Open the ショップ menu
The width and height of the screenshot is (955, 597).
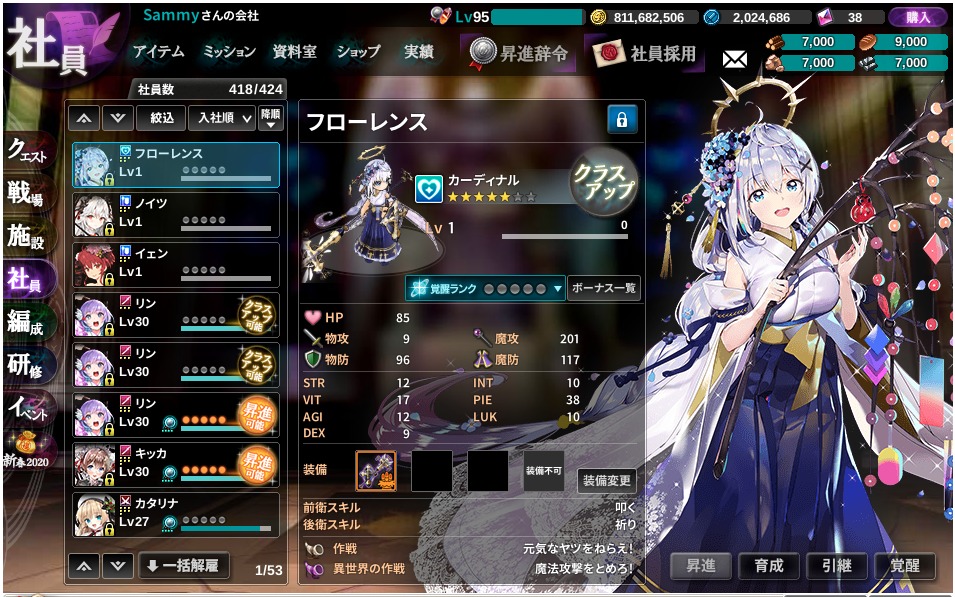[358, 52]
